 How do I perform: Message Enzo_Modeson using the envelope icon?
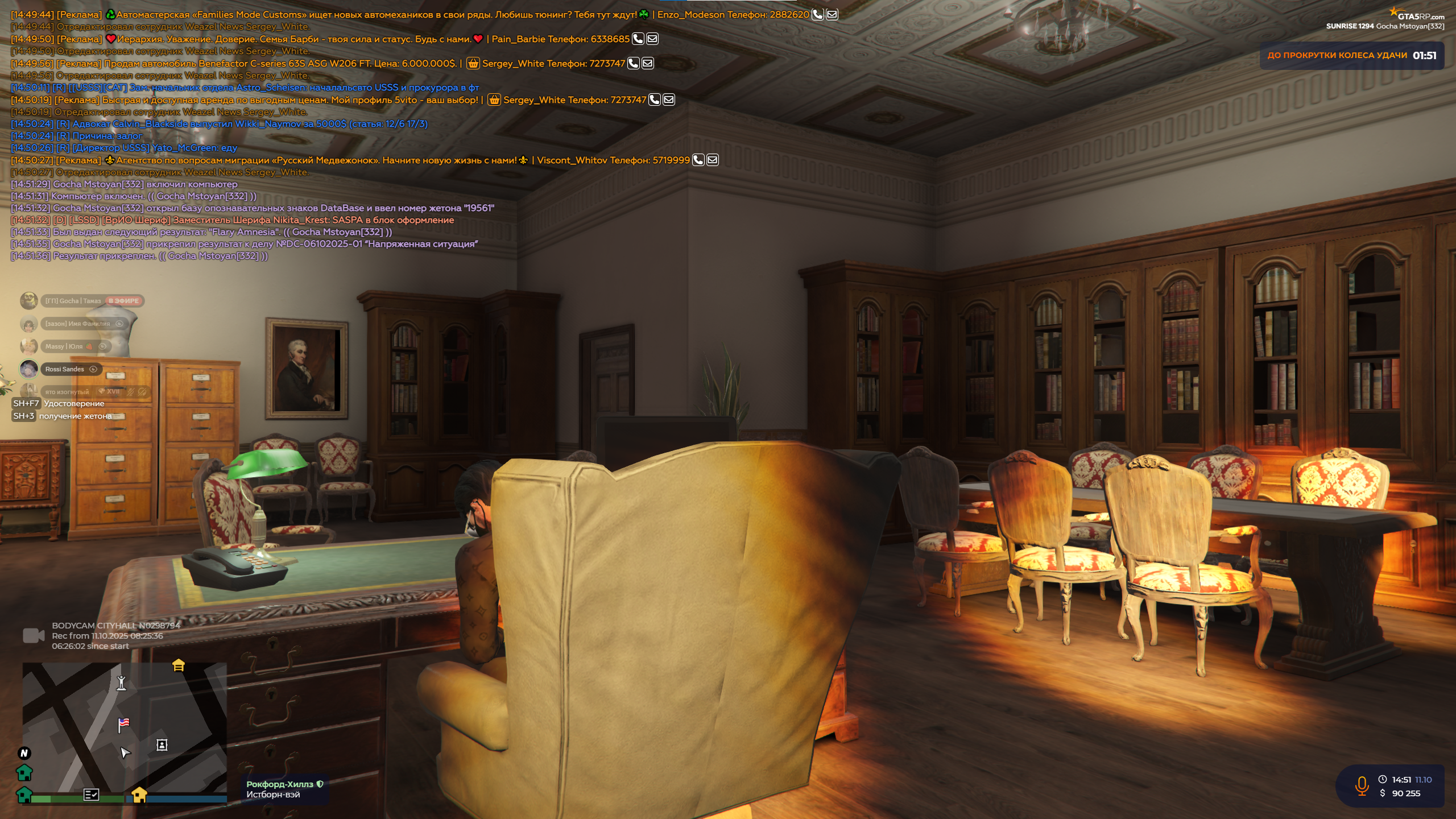click(x=832, y=15)
